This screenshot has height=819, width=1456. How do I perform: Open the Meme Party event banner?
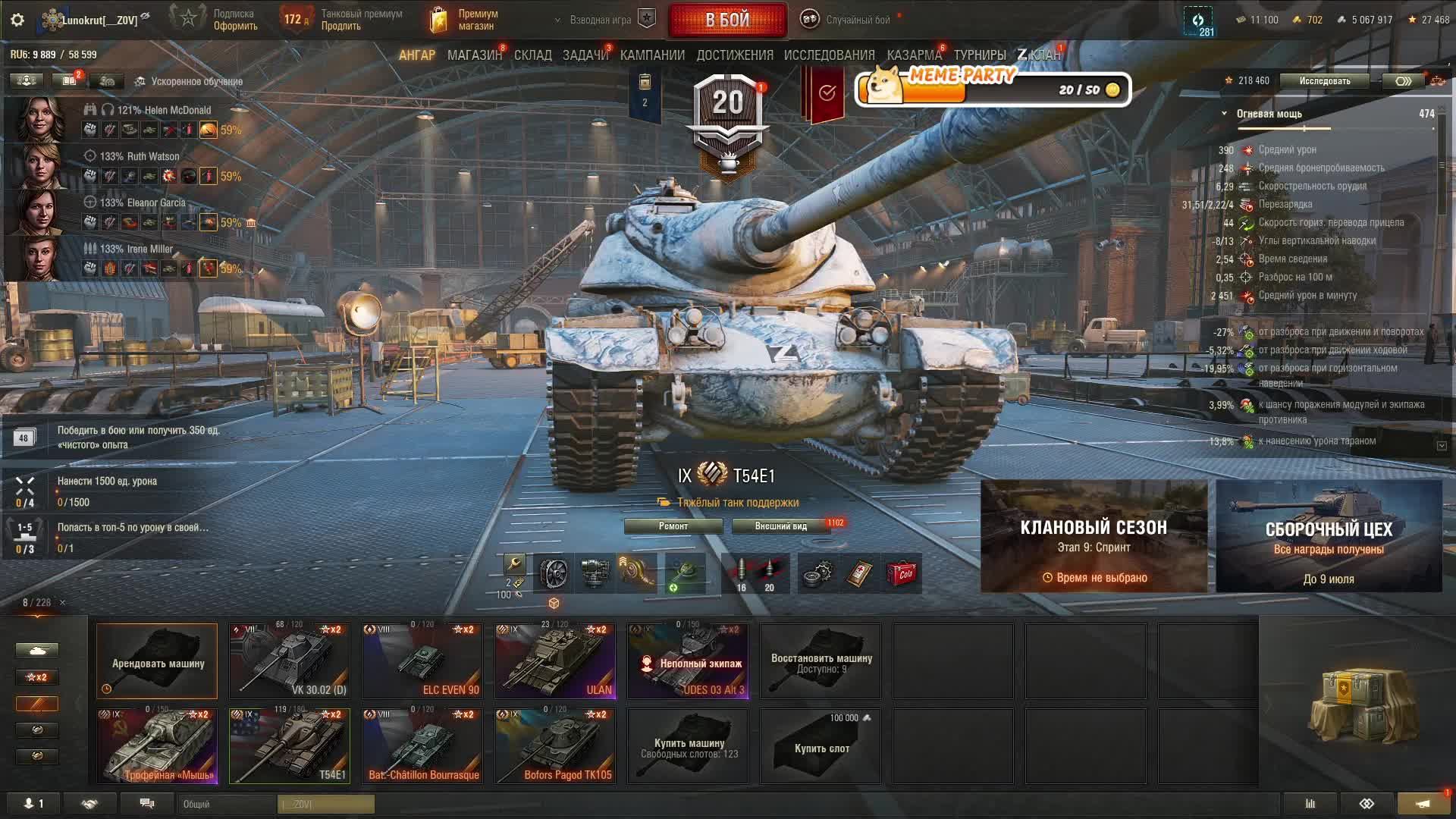[x=993, y=89]
